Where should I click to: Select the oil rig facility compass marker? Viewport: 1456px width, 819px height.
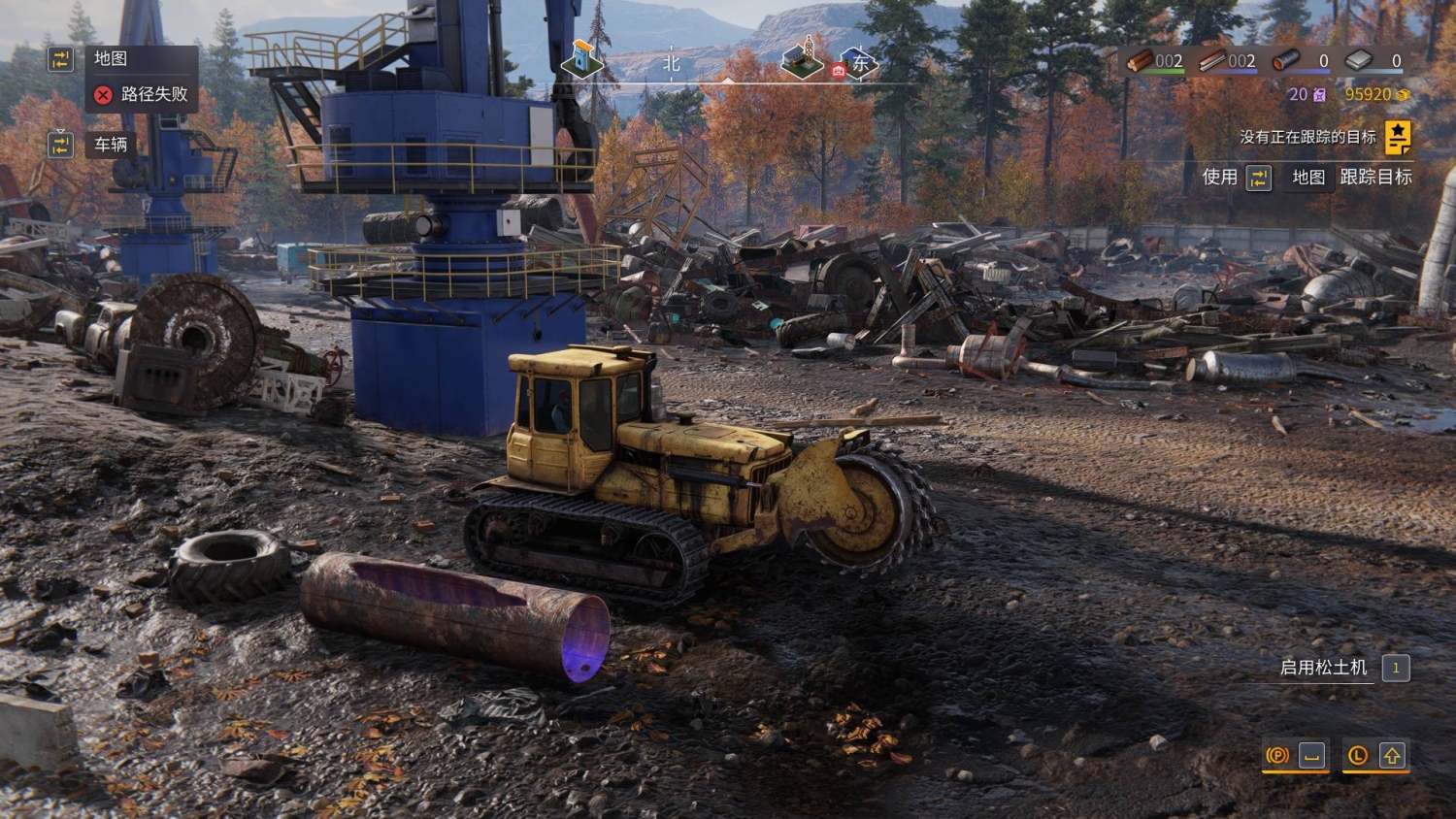click(803, 58)
